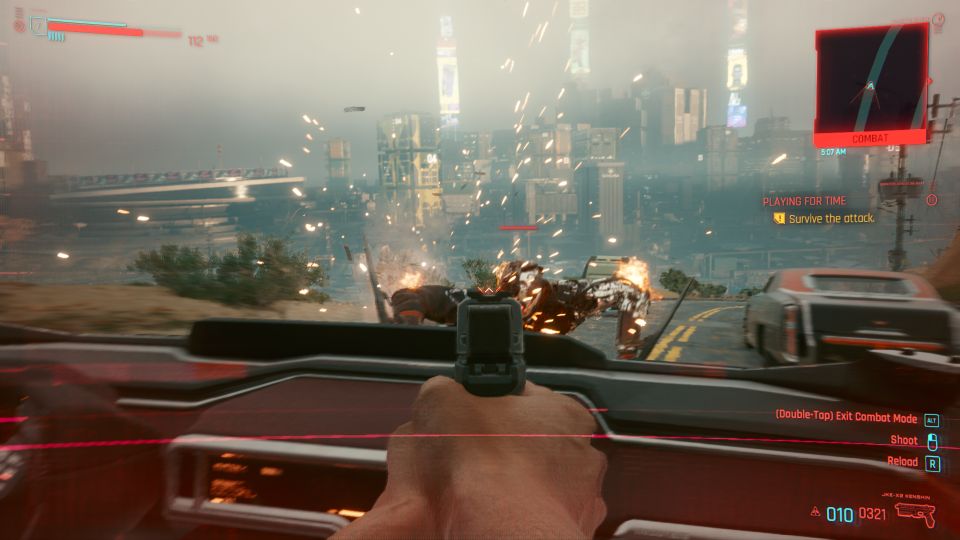The width and height of the screenshot is (960, 540).
Task: Click the player level badge
Action: (x=37, y=23)
